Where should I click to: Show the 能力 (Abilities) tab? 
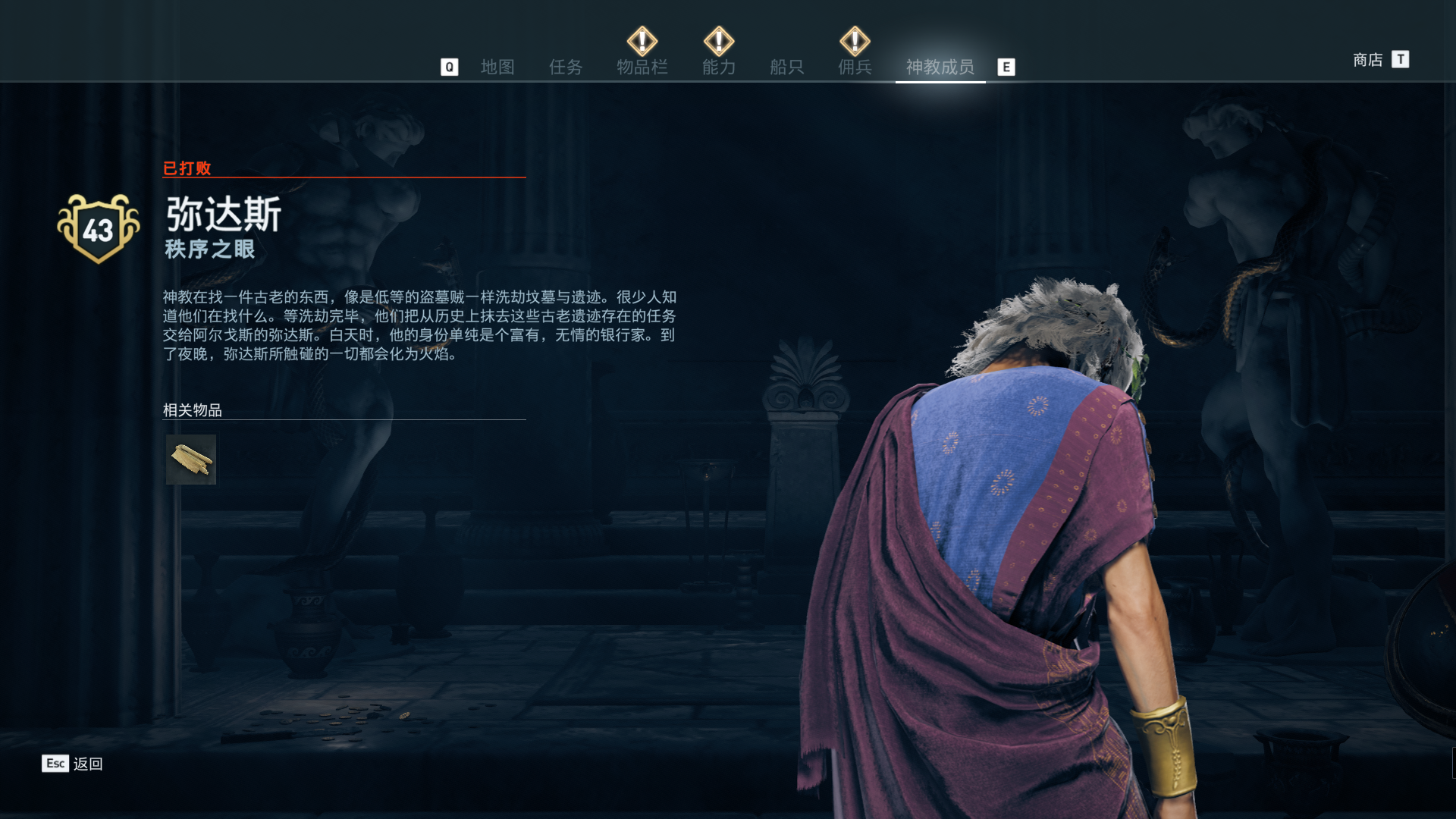point(719,67)
